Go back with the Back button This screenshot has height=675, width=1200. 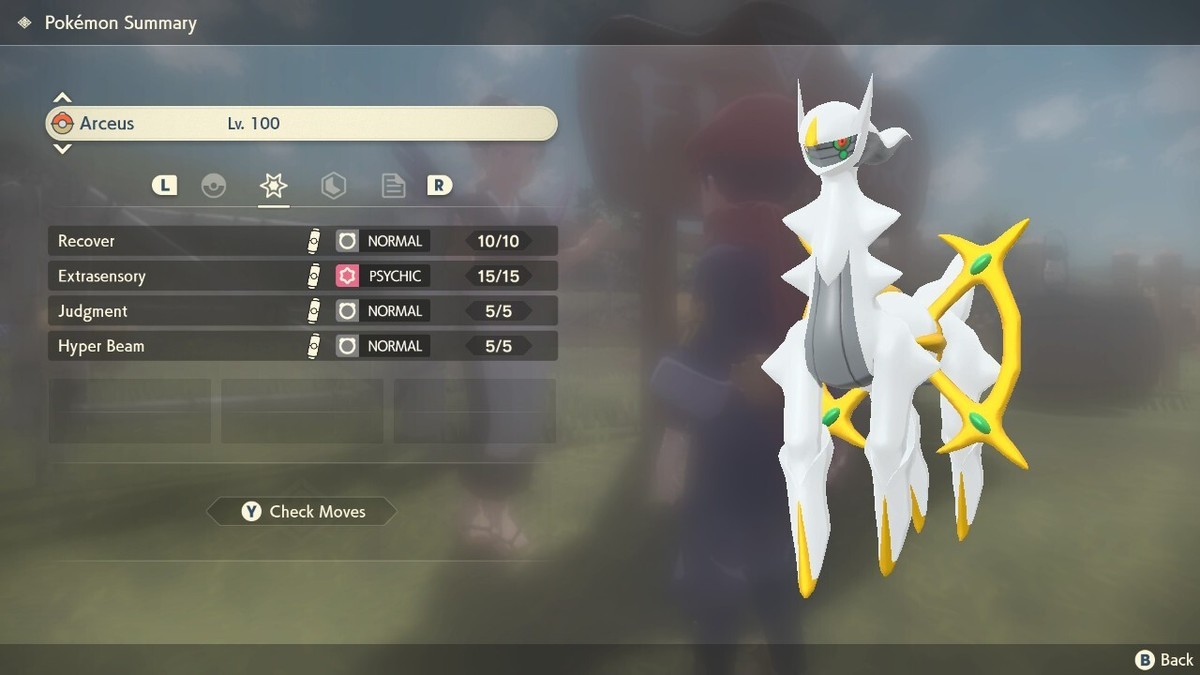pyautogui.click(x=1164, y=659)
